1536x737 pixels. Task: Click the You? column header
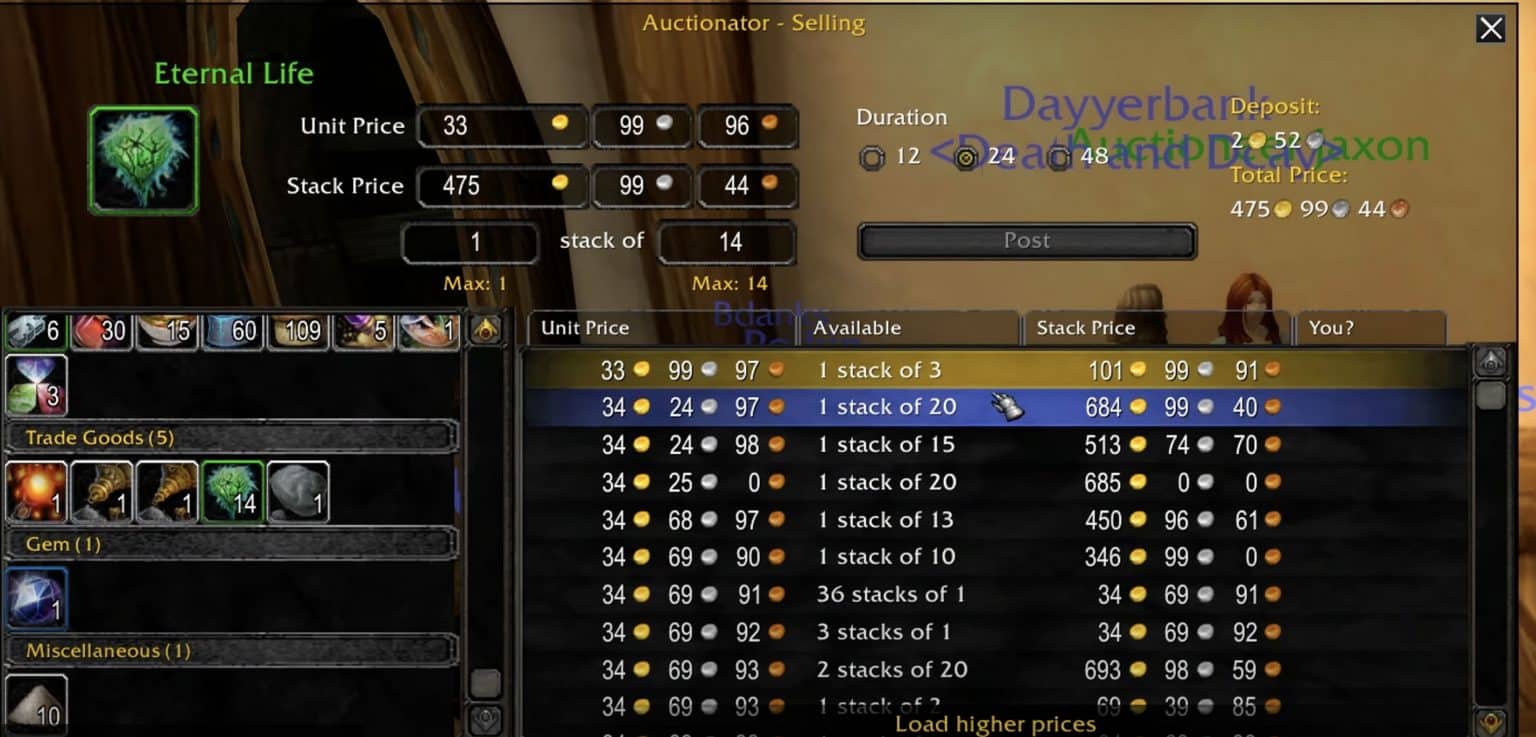[1329, 328]
